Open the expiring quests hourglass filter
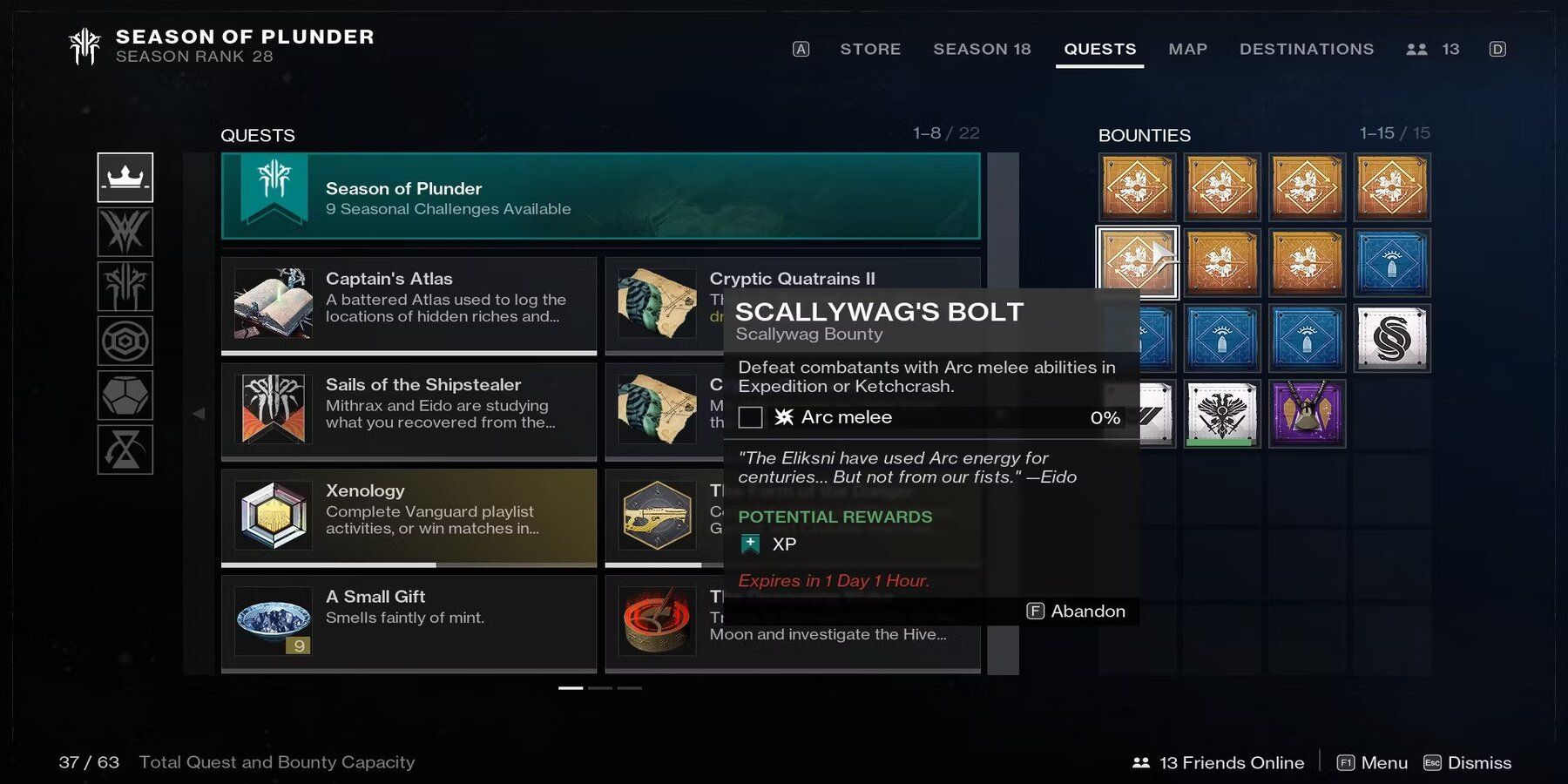 pyautogui.click(x=125, y=449)
